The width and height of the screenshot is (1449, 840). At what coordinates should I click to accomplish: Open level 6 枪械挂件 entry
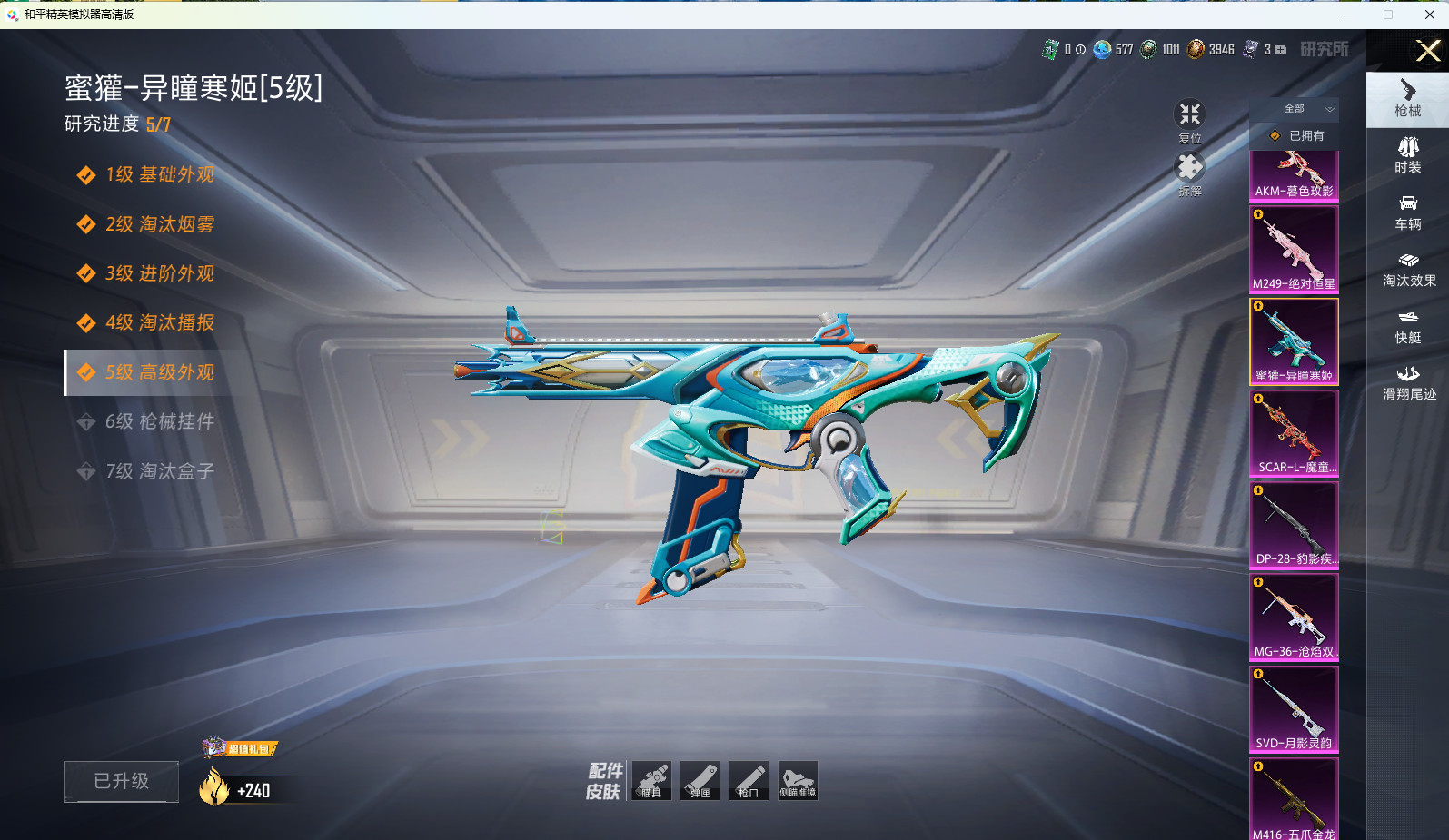coord(159,421)
